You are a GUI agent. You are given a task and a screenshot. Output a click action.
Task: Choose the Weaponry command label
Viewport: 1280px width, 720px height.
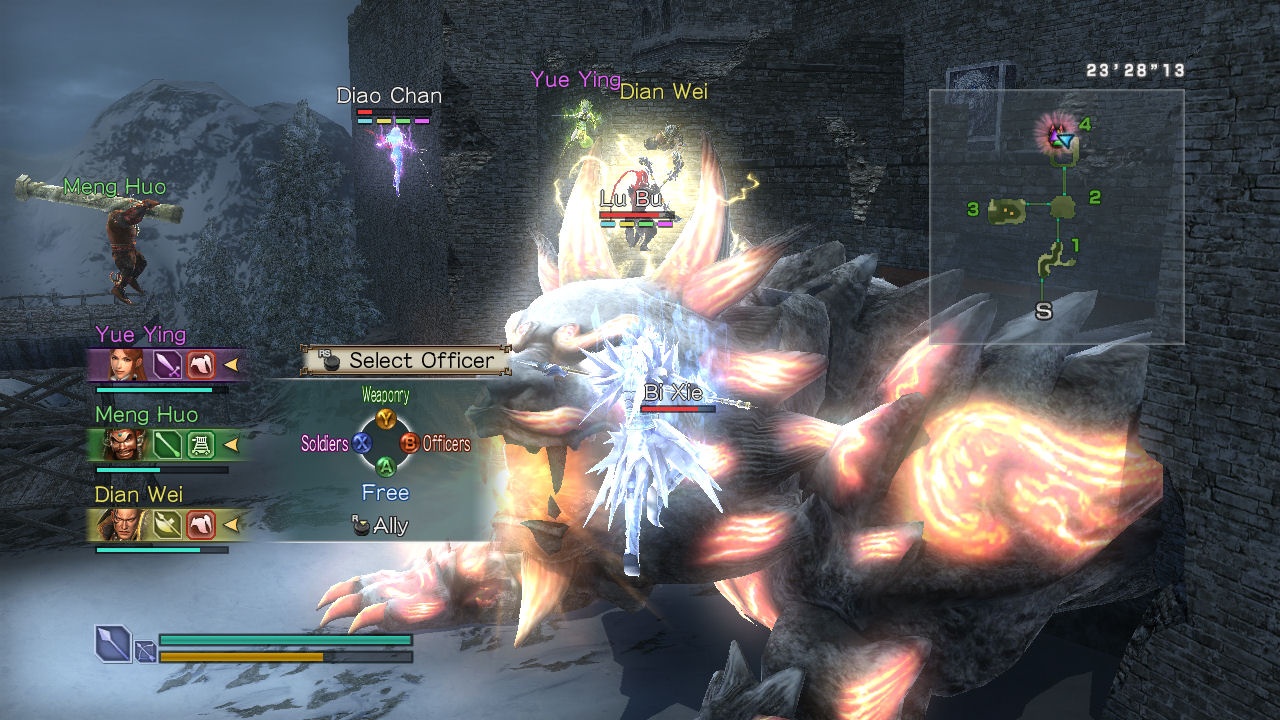[x=385, y=396]
